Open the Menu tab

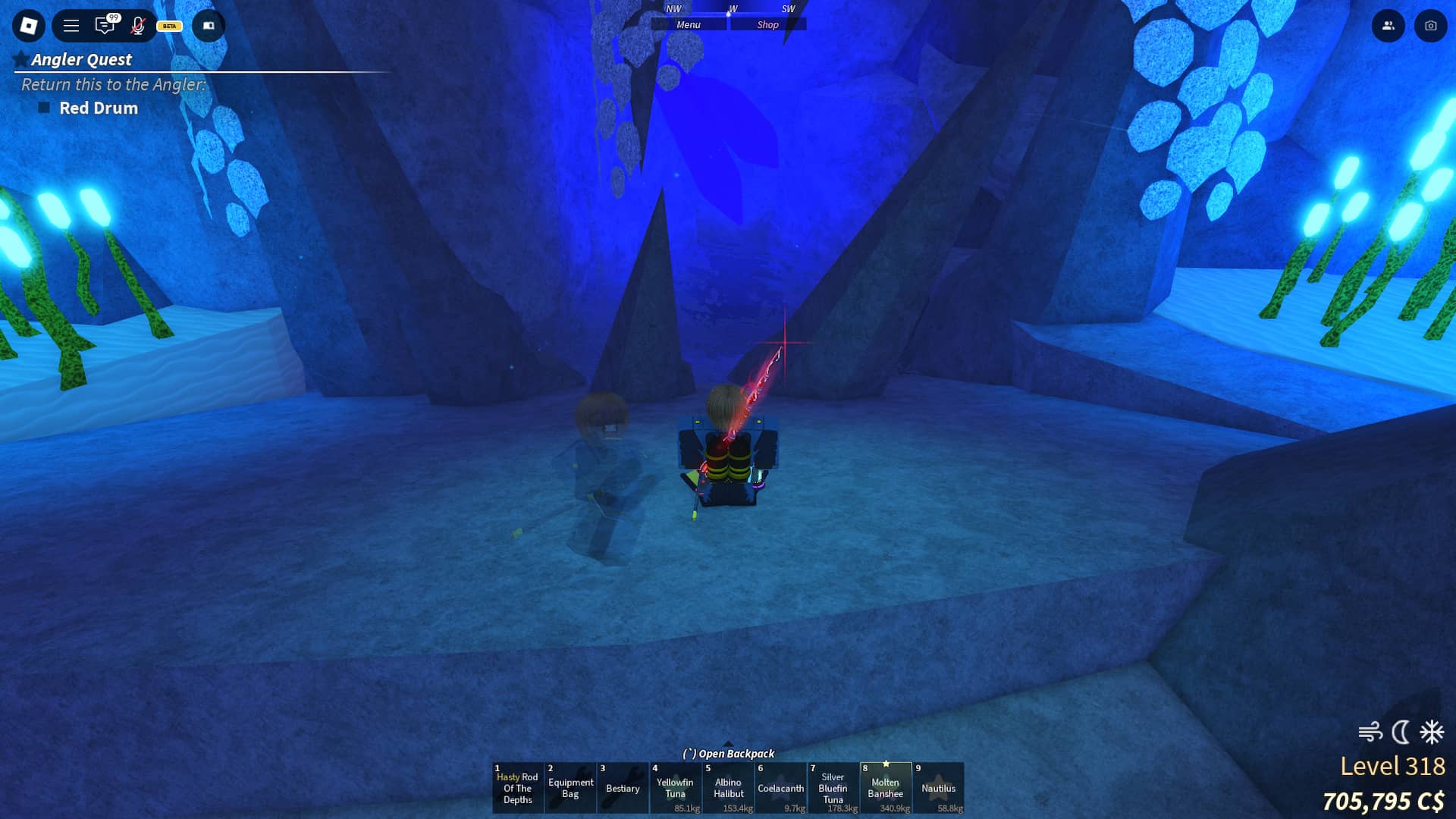click(x=689, y=24)
